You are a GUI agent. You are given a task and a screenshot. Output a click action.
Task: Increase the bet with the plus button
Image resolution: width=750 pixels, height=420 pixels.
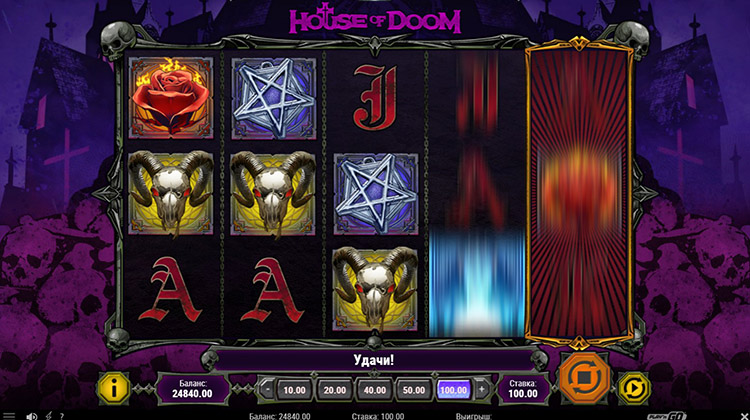(x=483, y=389)
